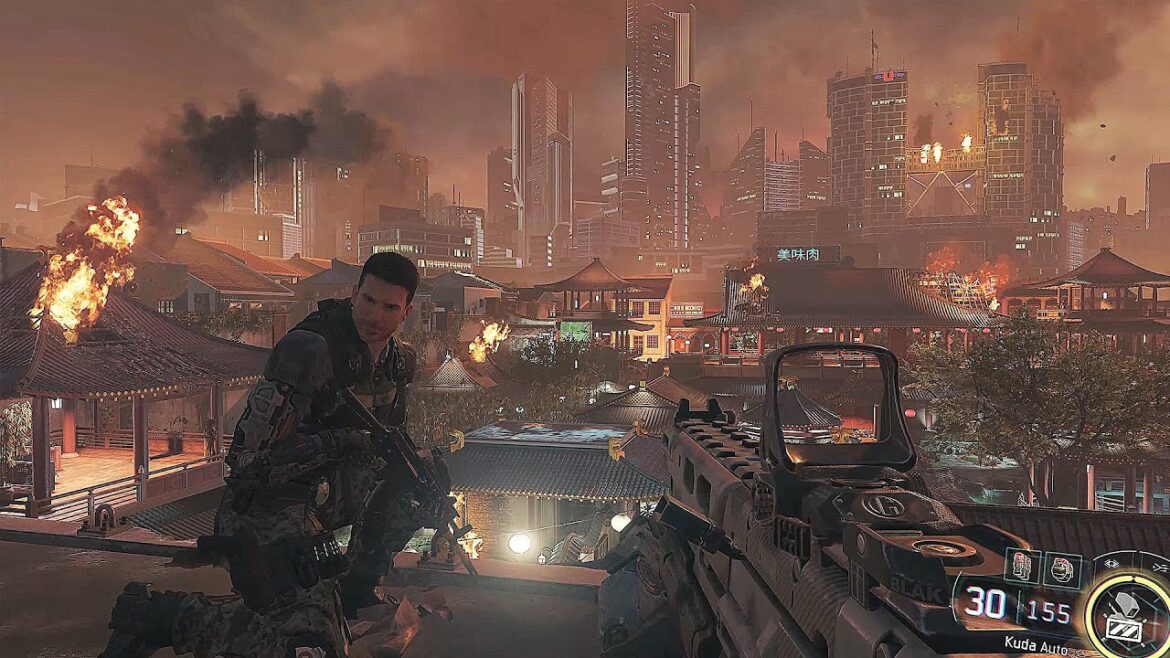
Task: Select the round tactical equipment slot
Action: 1061,568
